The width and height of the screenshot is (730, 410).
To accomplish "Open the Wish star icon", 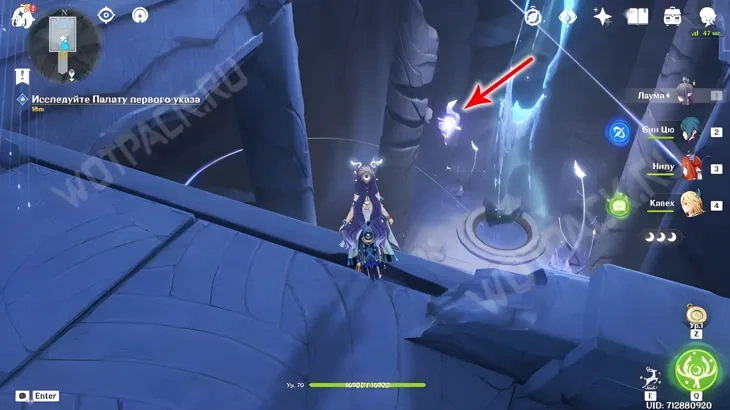I will pyautogui.click(x=602, y=16).
